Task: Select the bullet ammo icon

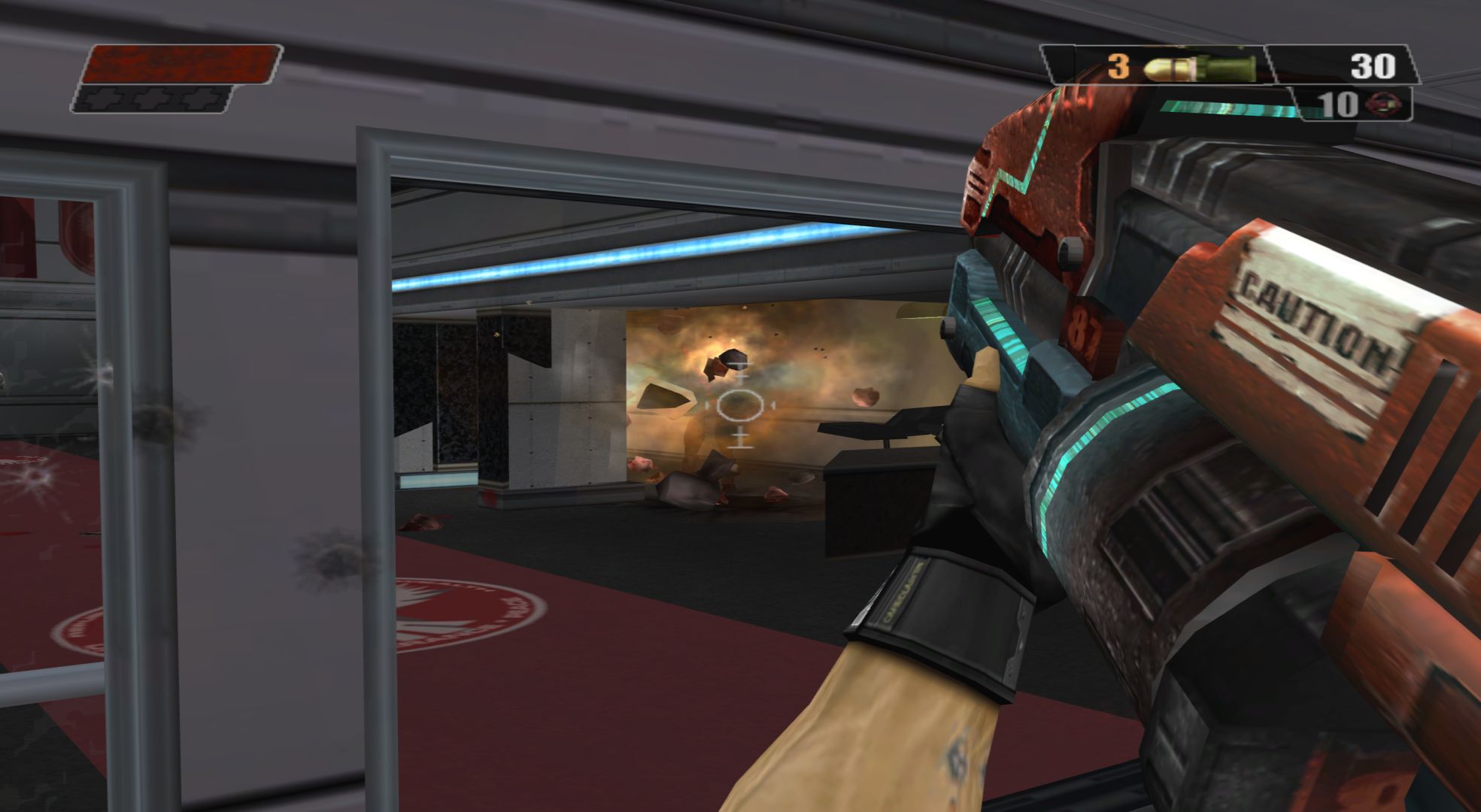Action: 1198,67
